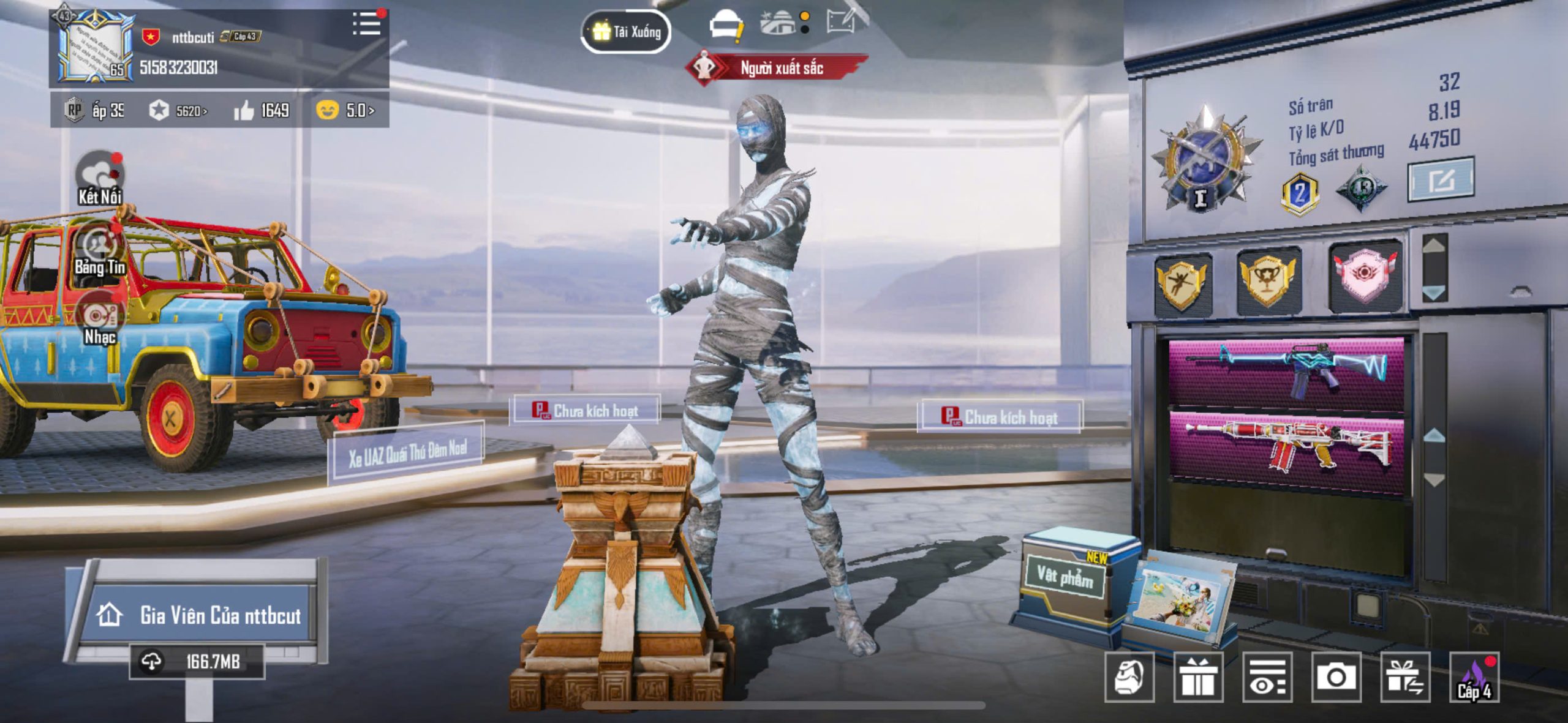This screenshot has height=723, width=1568.
Task: Download the 166.7MB resource pack
Action: [x=197, y=661]
